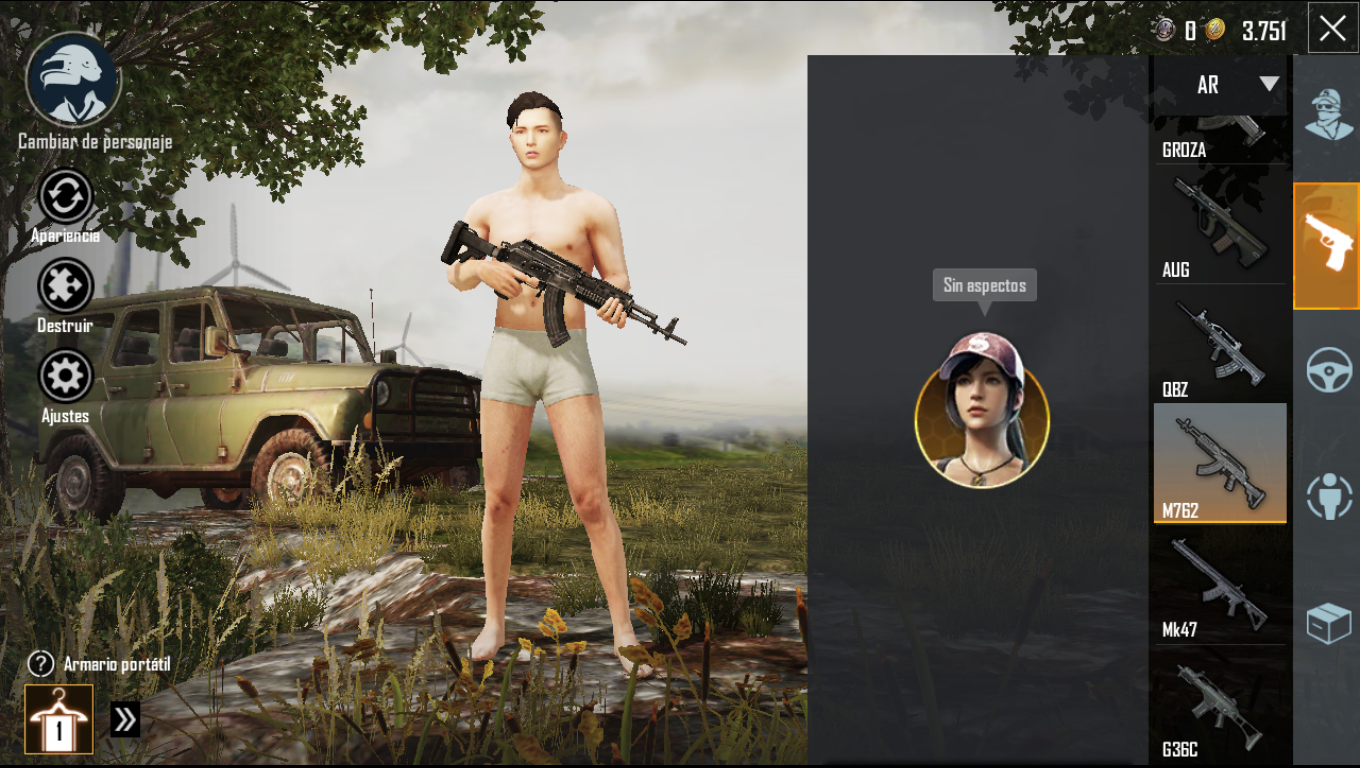
Task: Show help for Armario portátil
Action: [x=40, y=664]
